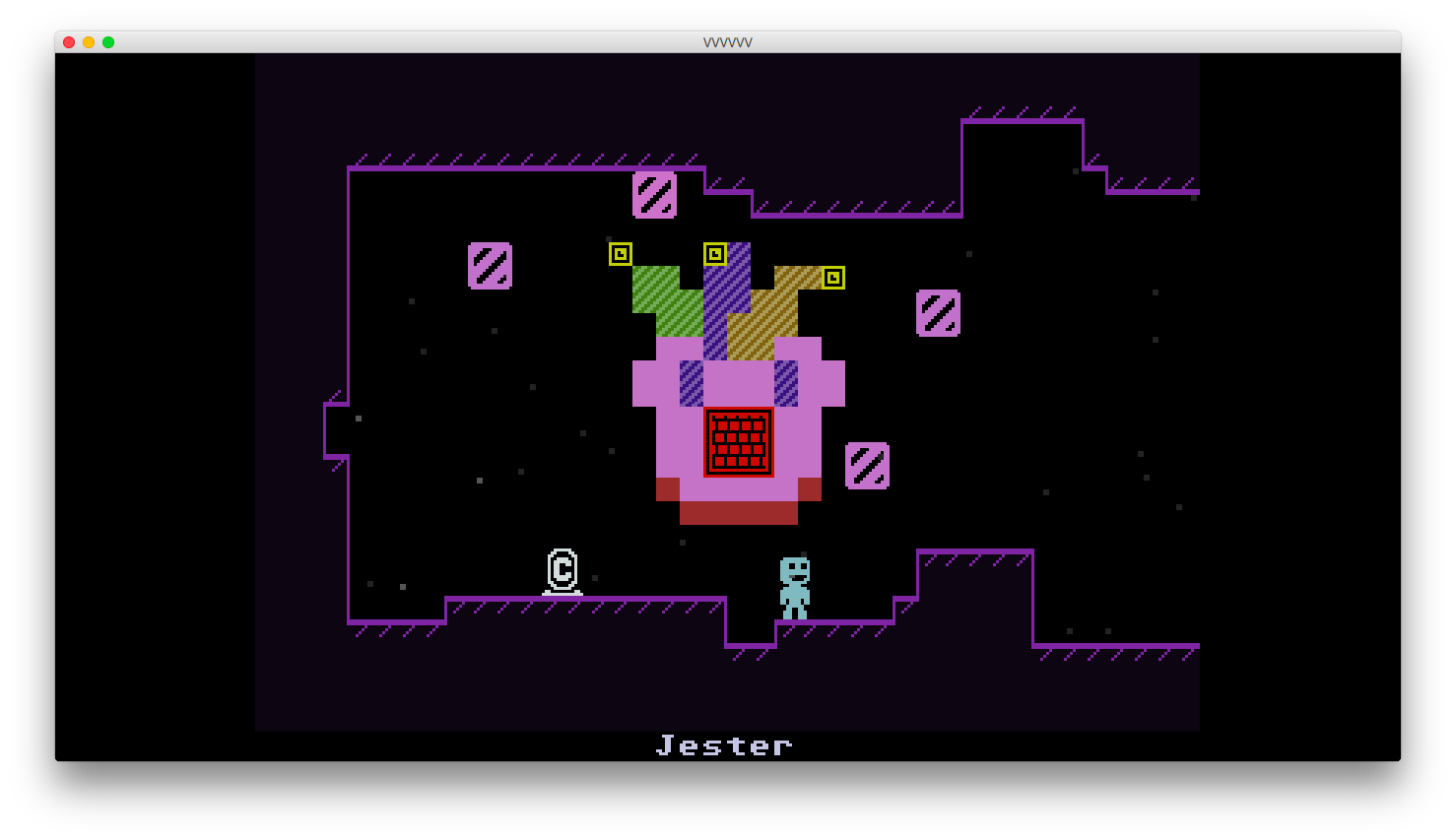1456x840 pixels.
Task: Minimize the window with the yellow button
Action: pos(89,42)
